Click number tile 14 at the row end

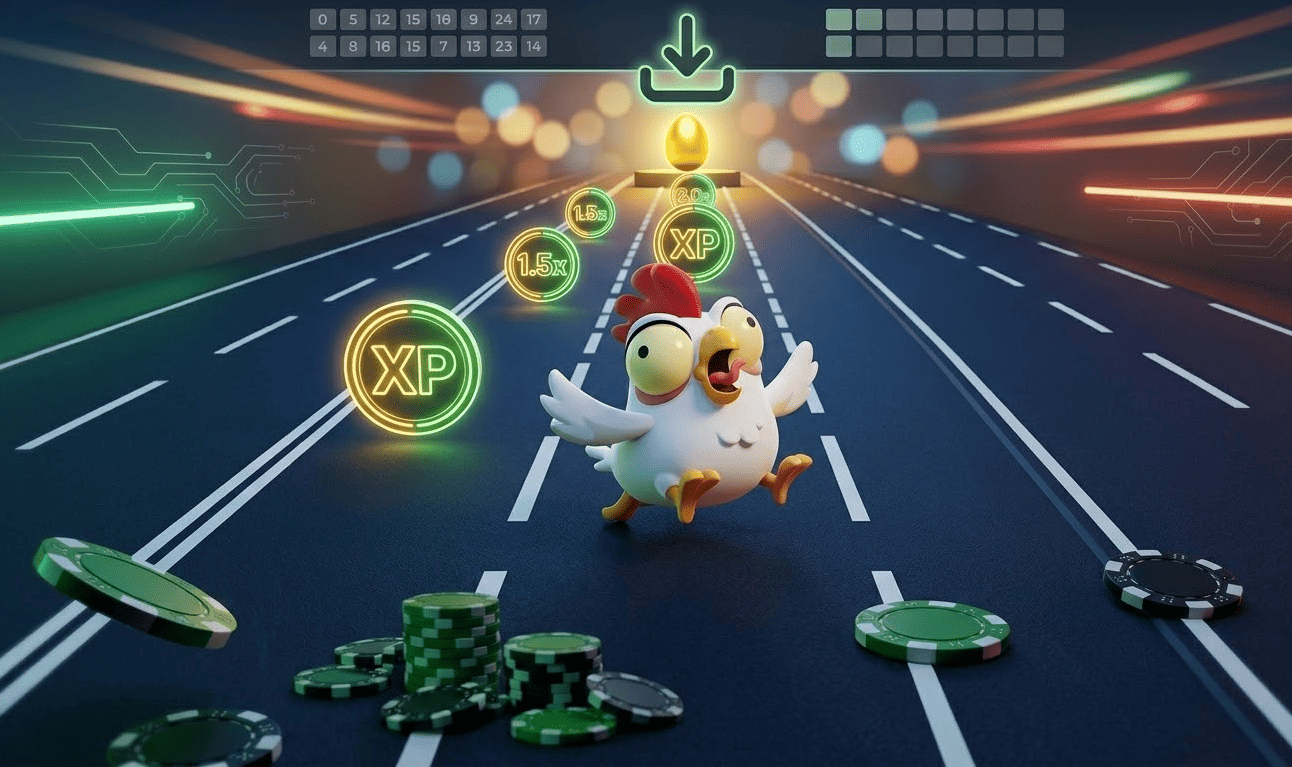tap(533, 45)
